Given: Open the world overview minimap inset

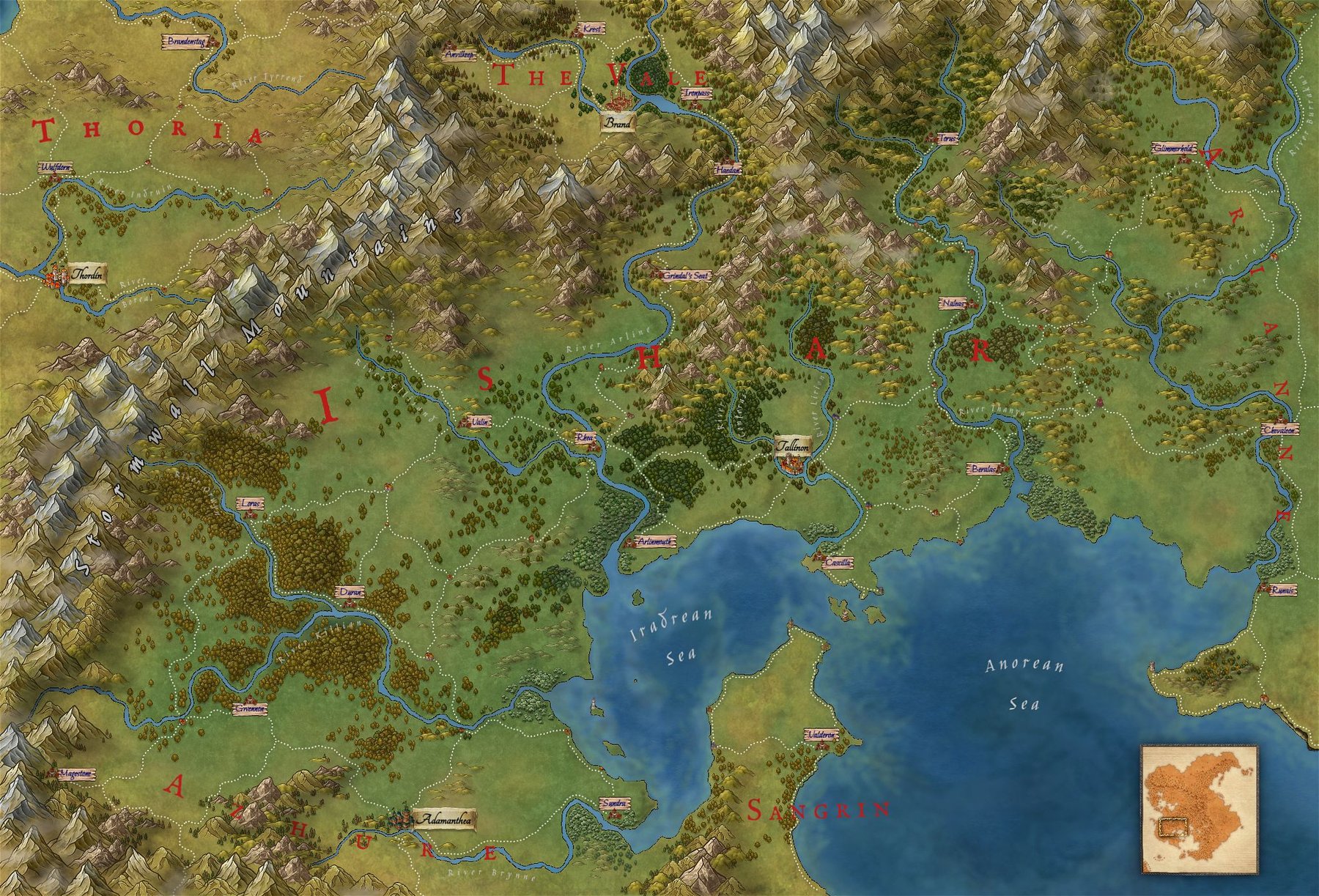Looking at the screenshot, I should pos(1199,808).
